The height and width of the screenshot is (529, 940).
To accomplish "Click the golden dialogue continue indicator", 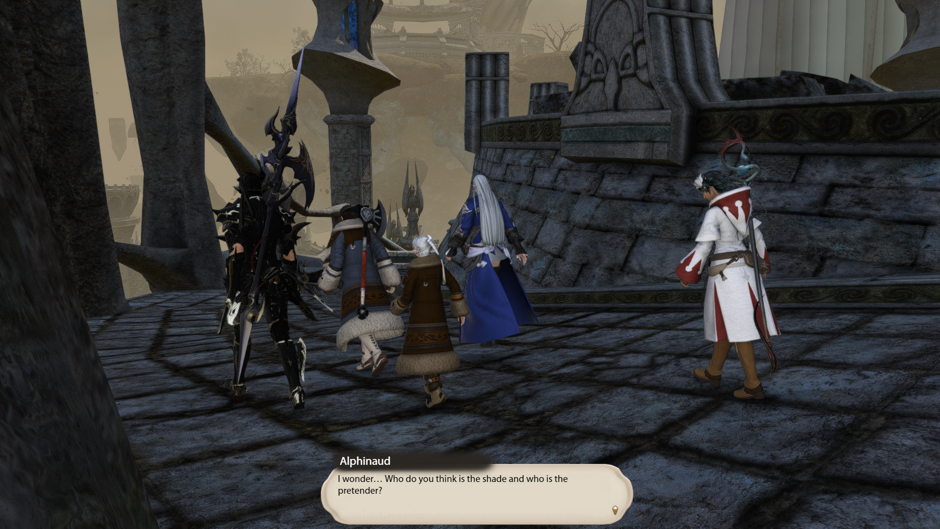I will tap(615, 511).
